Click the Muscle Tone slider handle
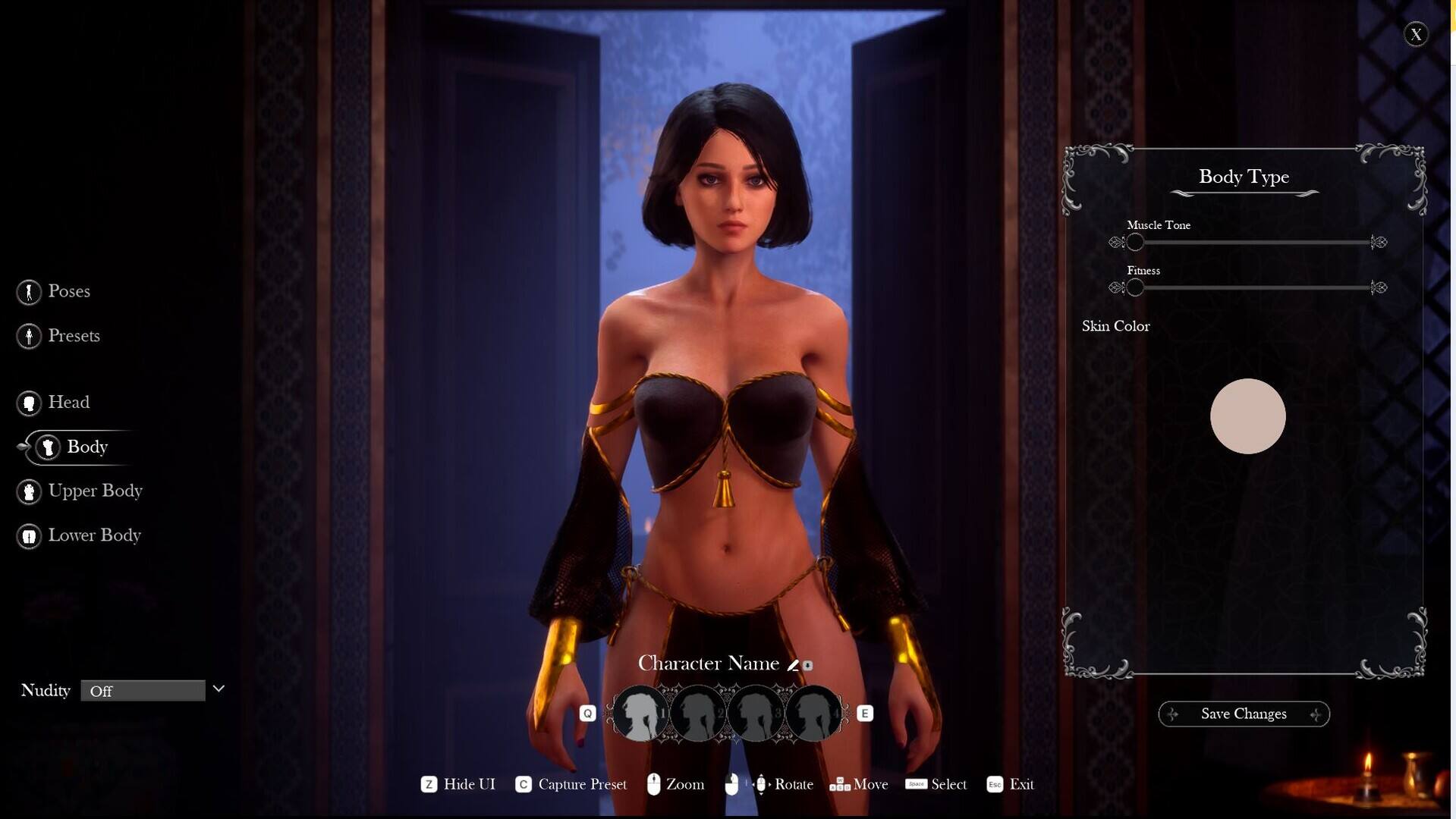Image resolution: width=1456 pixels, height=819 pixels. tap(1135, 243)
